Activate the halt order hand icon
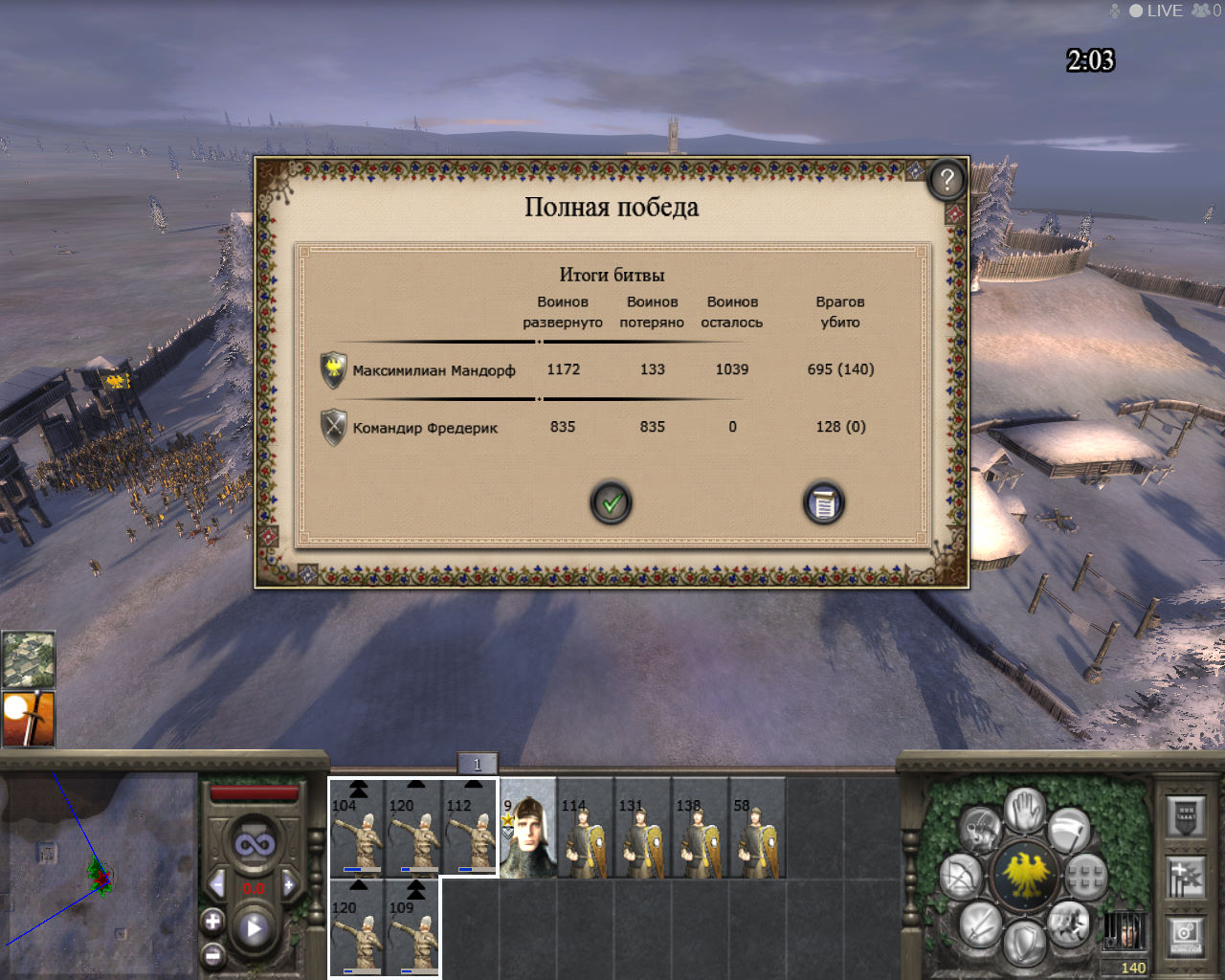This screenshot has width=1225, height=980. (1025, 811)
